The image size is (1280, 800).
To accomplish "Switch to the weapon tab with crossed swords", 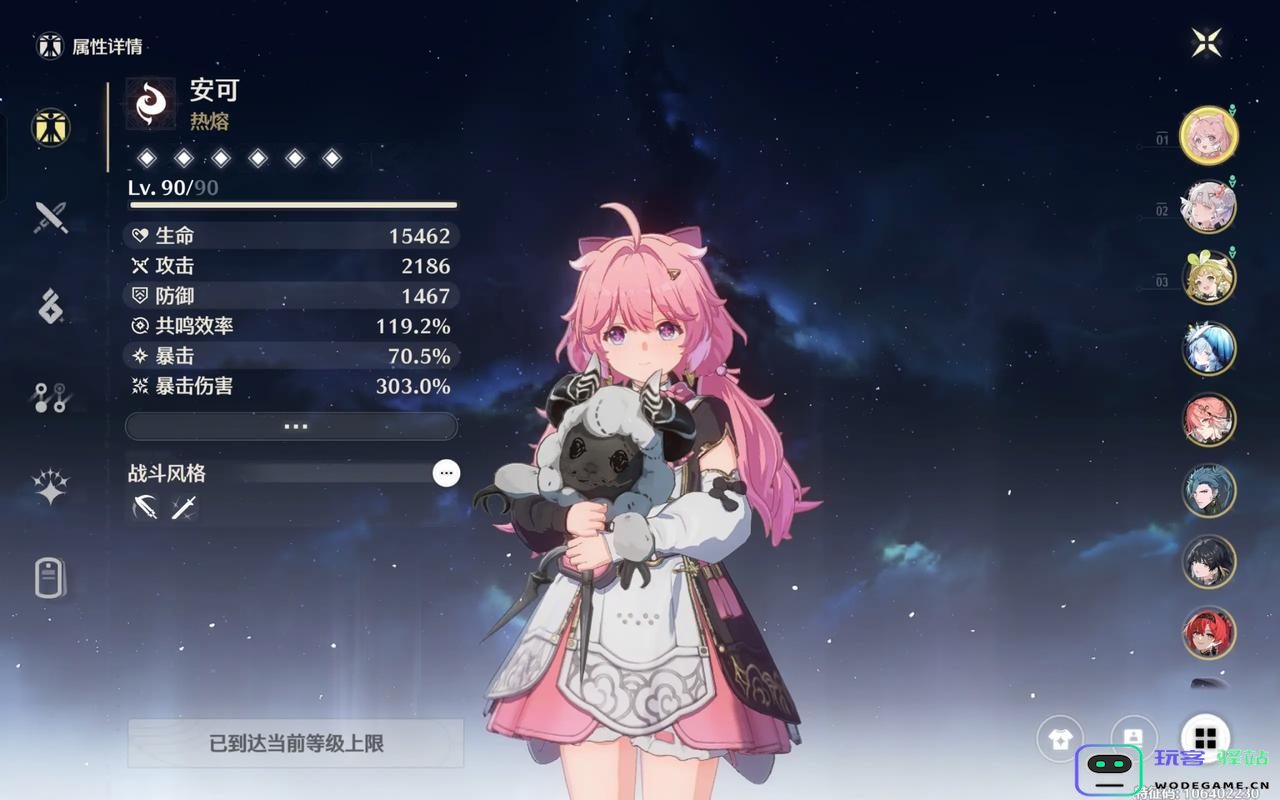I will pos(50,217).
